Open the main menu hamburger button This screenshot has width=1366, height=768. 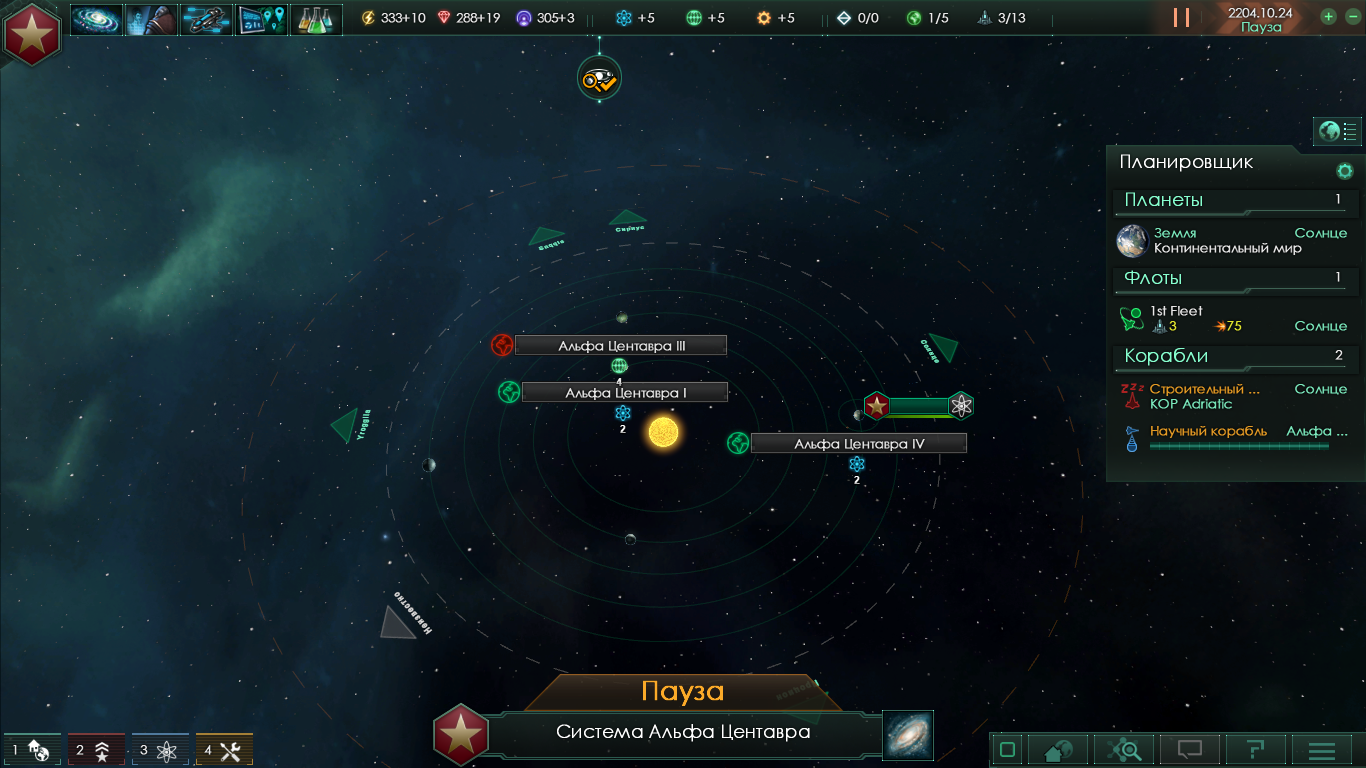click(1321, 750)
